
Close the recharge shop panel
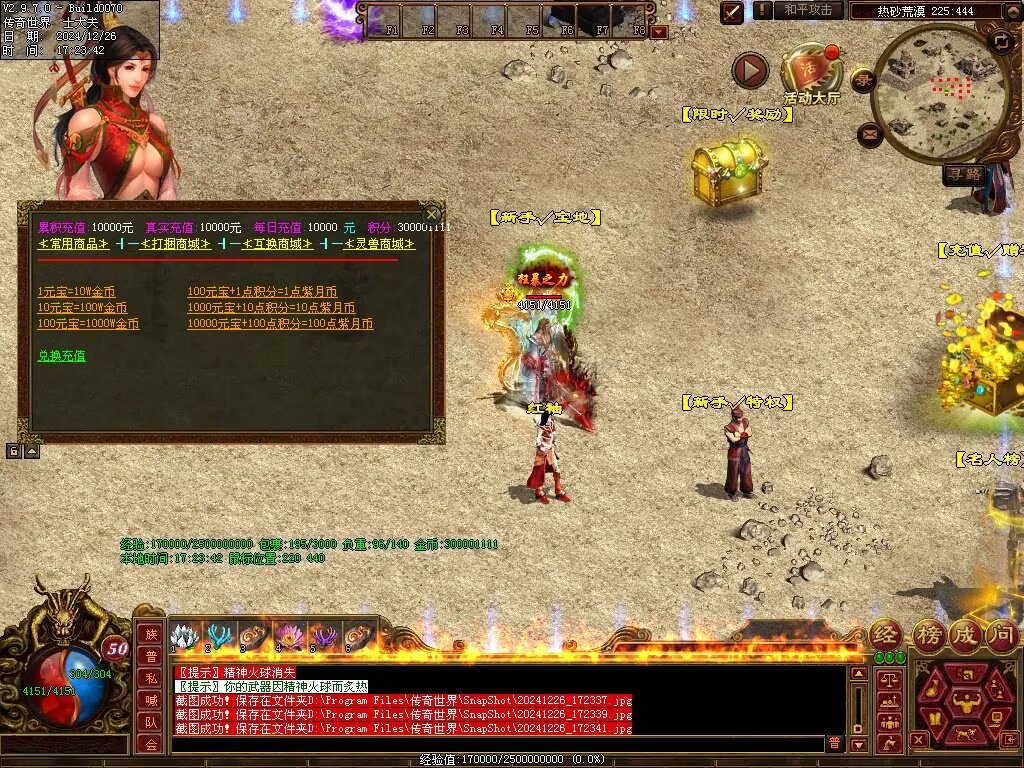click(x=431, y=214)
